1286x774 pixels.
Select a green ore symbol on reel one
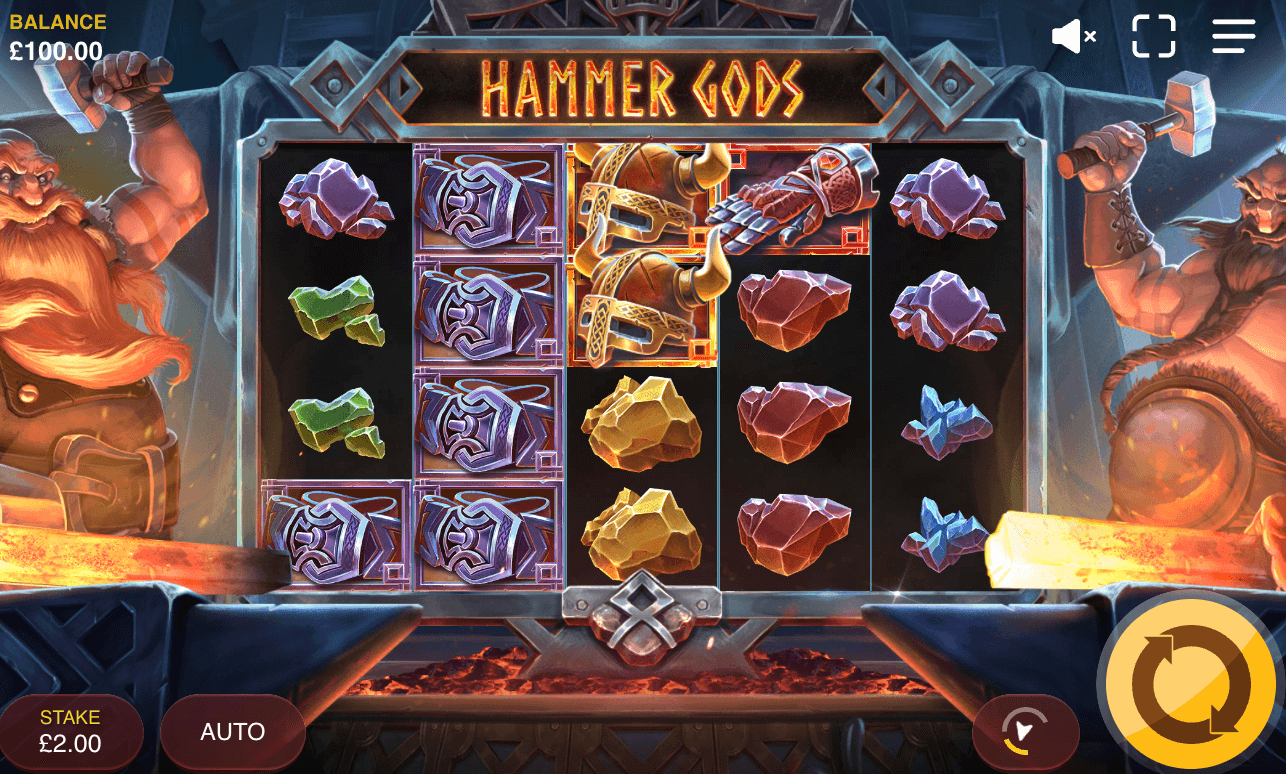pyautogui.click(x=337, y=310)
